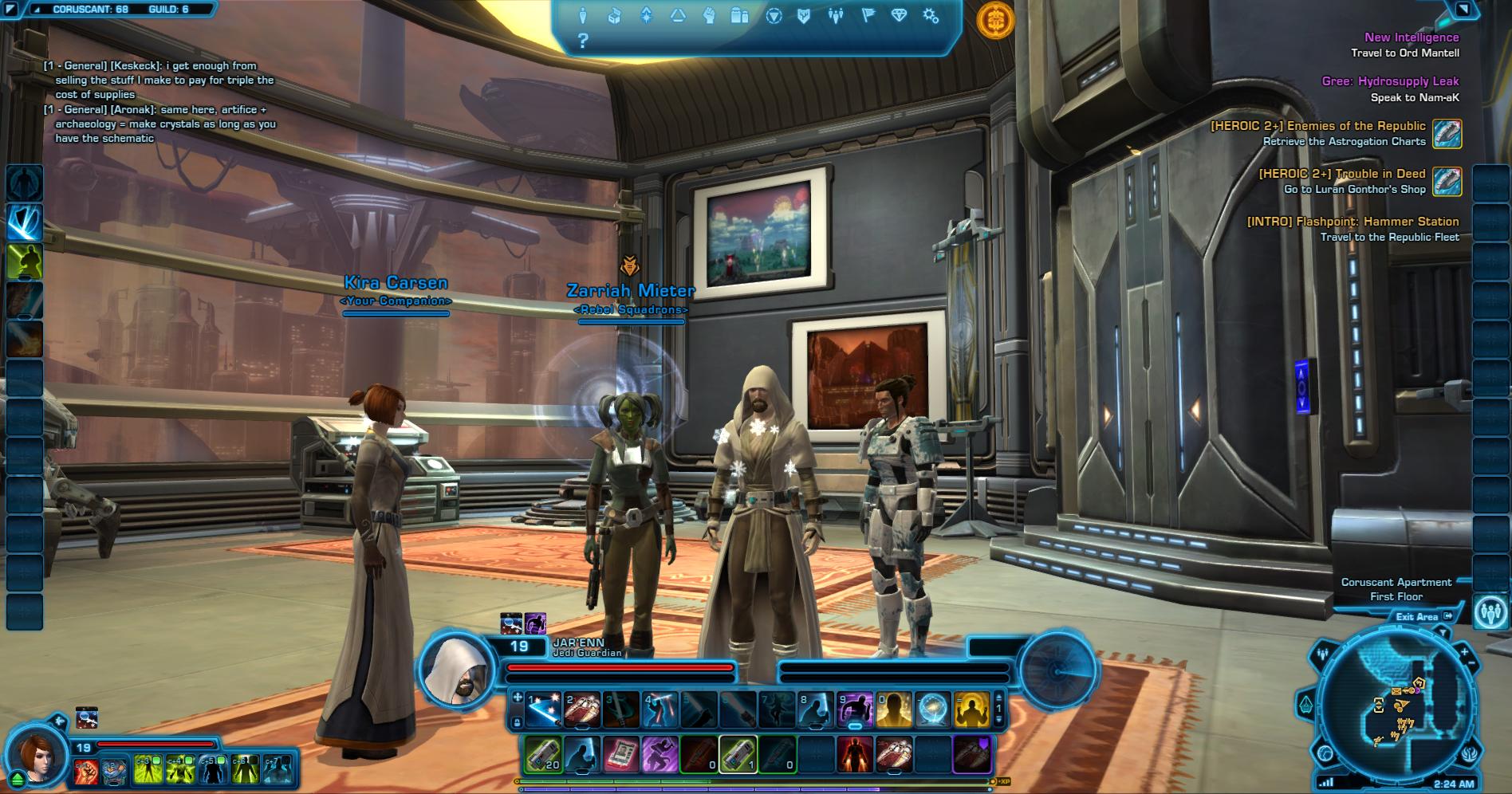Activate the purple sprint ability in slot 9
Viewport: 1512px width, 794px height.
click(x=854, y=709)
